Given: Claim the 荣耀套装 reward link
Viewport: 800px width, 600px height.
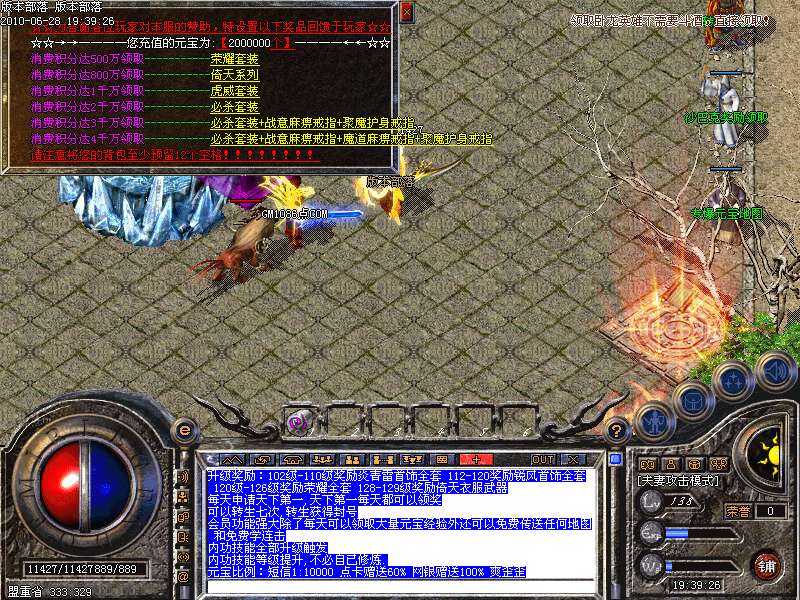Looking at the screenshot, I should pos(235,59).
